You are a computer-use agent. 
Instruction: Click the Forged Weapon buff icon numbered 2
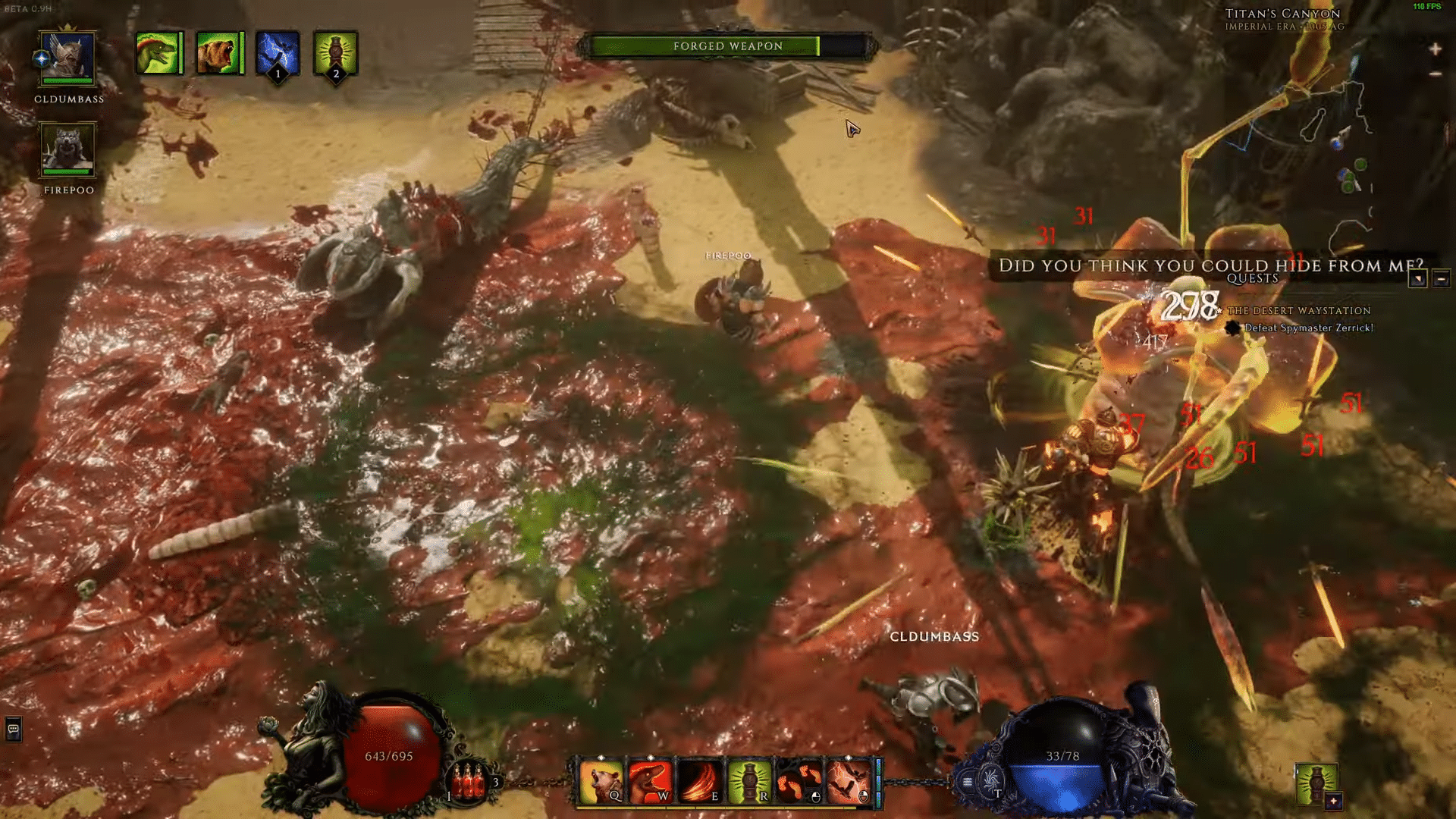point(336,55)
